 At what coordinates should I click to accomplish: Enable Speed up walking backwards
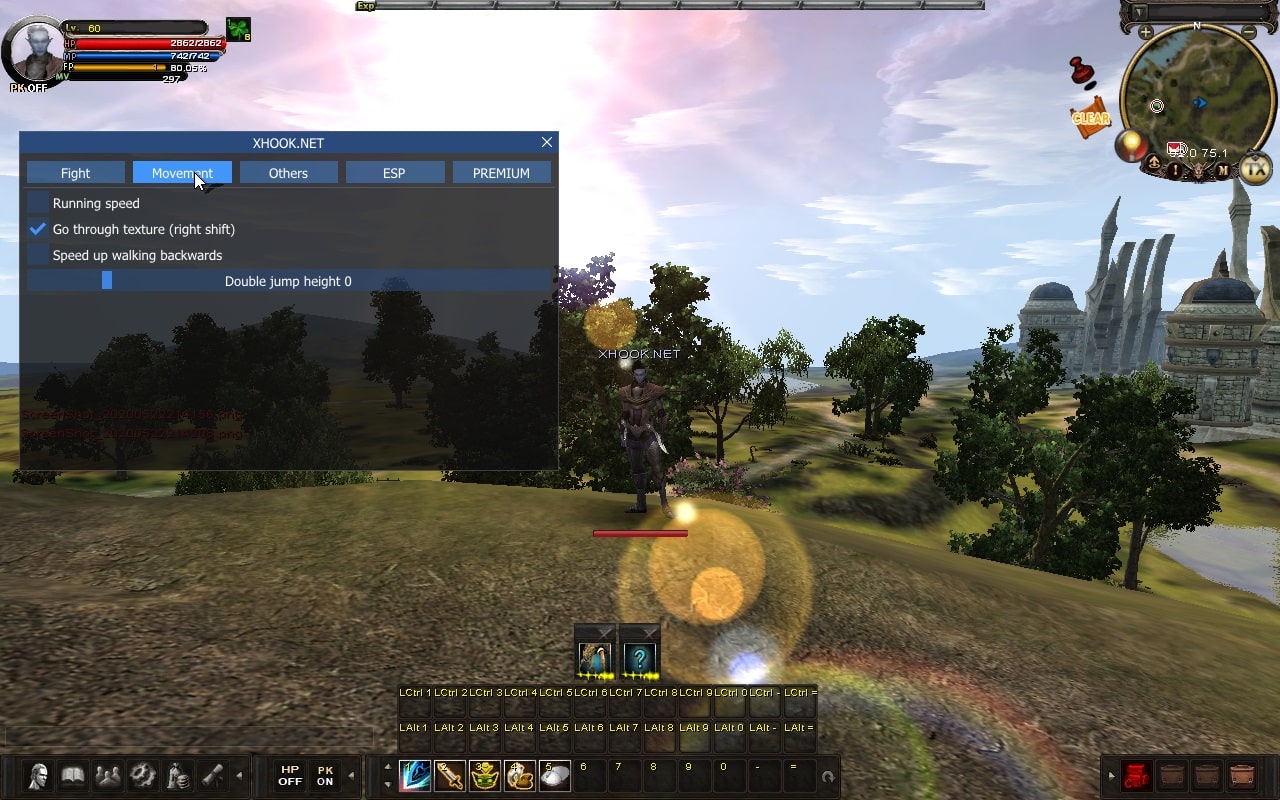(x=37, y=255)
